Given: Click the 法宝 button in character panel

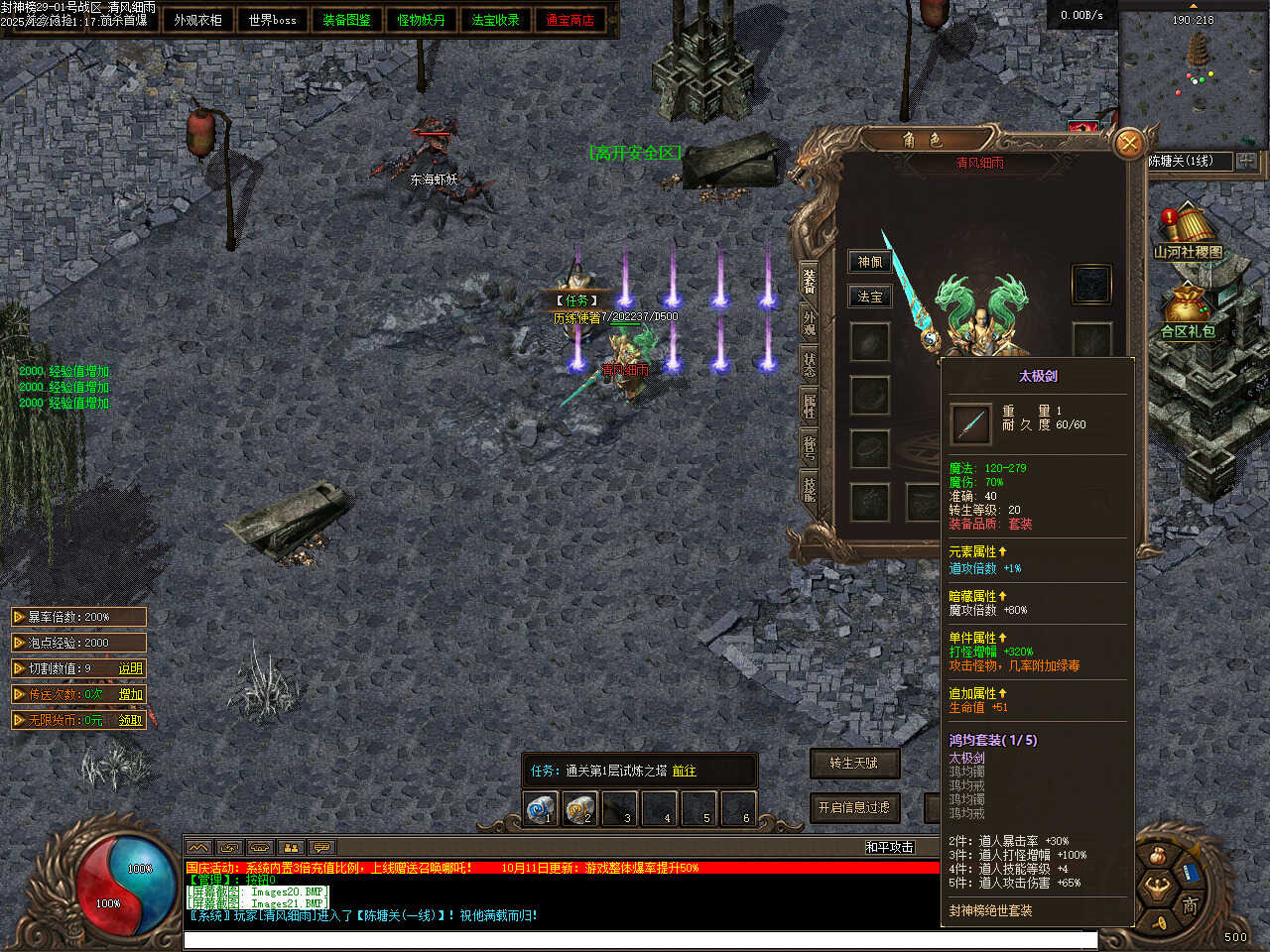Looking at the screenshot, I should click(869, 297).
